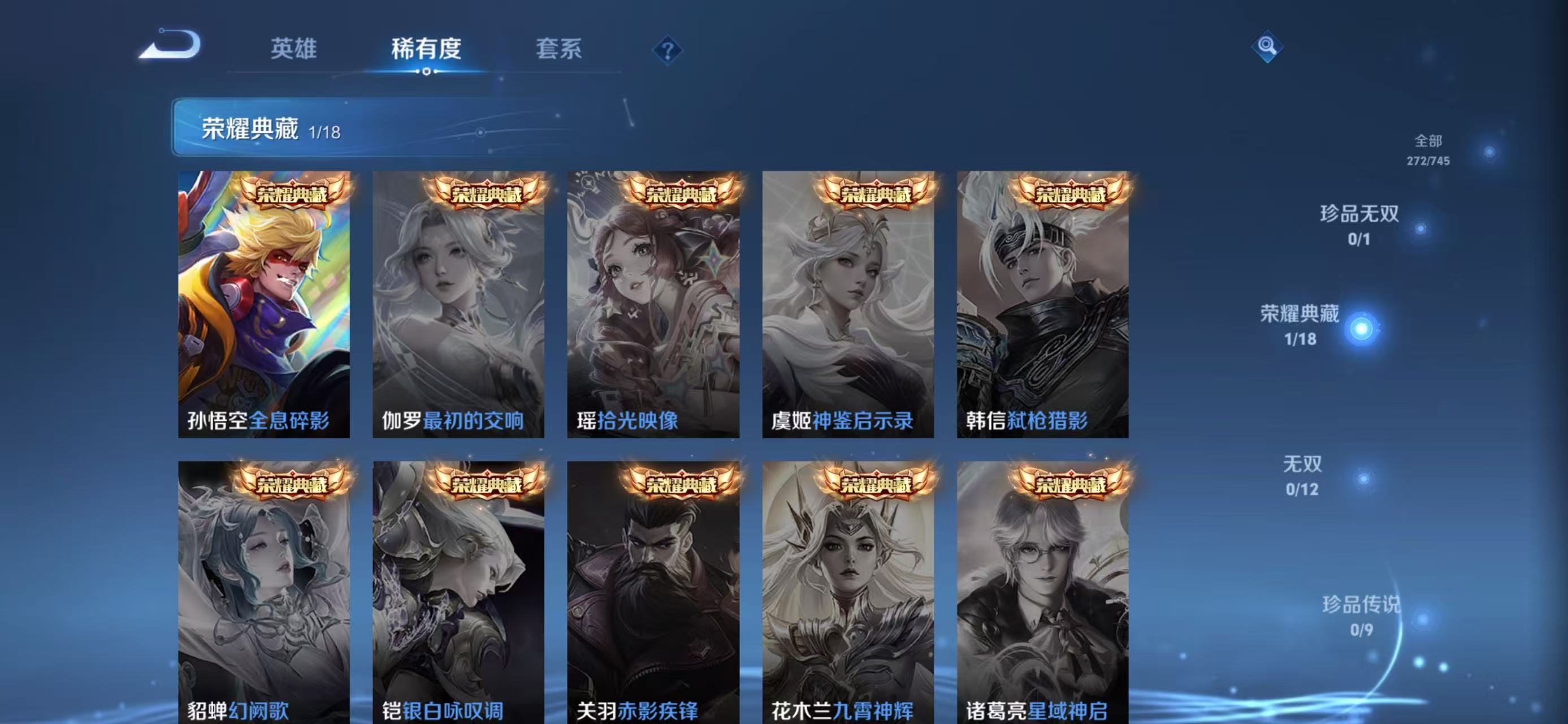Select the 伽罗 最初的交响 skin card
This screenshot has width=1568, height=724.
(x=458, y=304)
